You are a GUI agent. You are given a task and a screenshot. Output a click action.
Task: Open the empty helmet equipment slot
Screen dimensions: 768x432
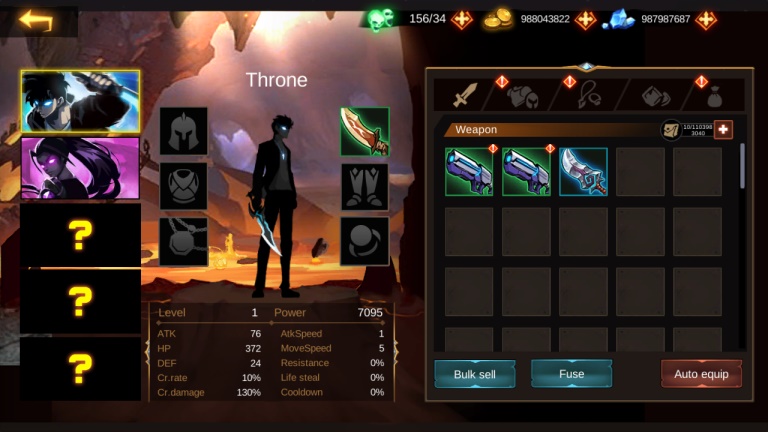pyautogui.click(x=183, y=132)
